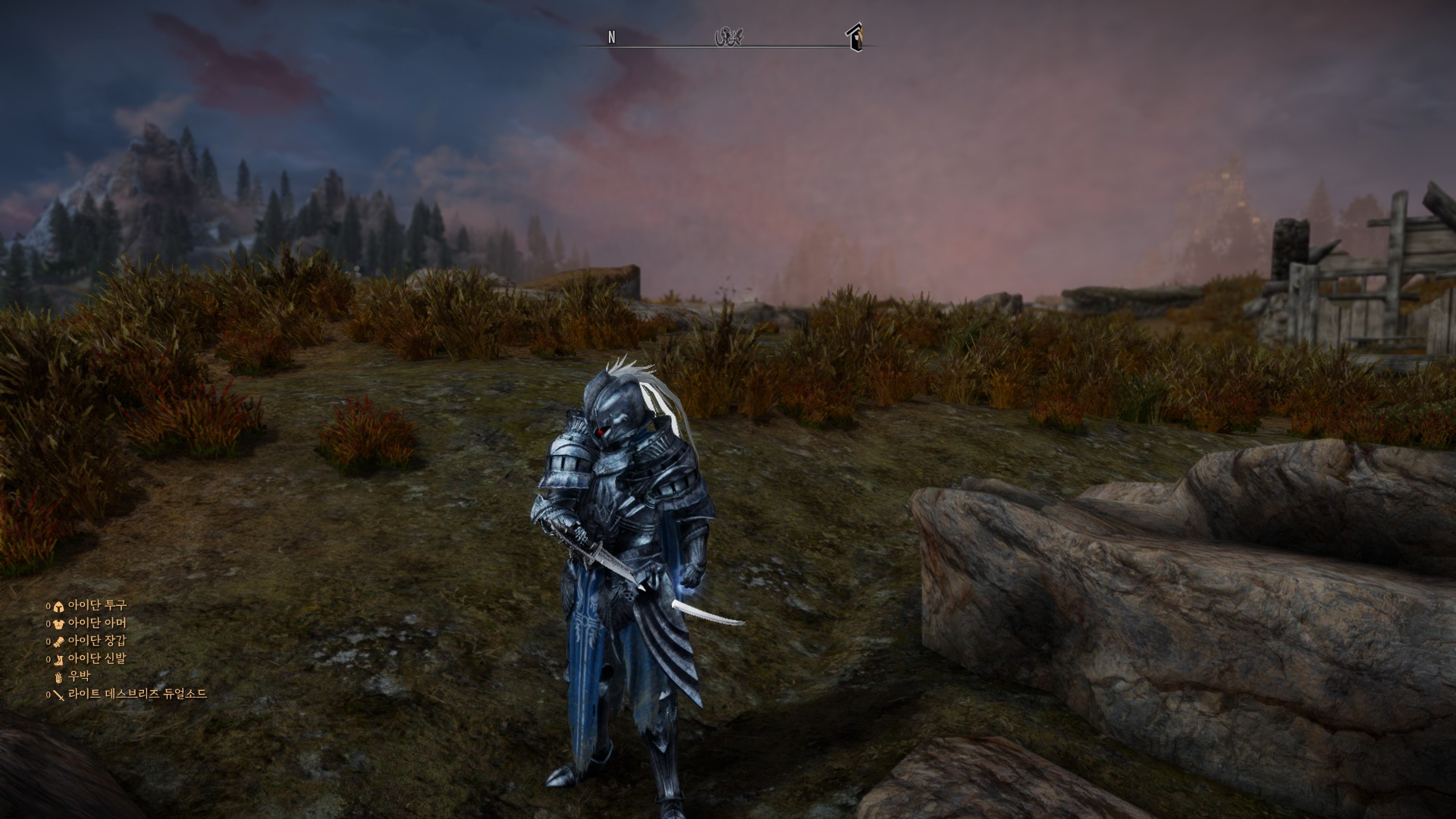
Task: Click the mammoth camp marker on the compass
Action: pos(730,36)
